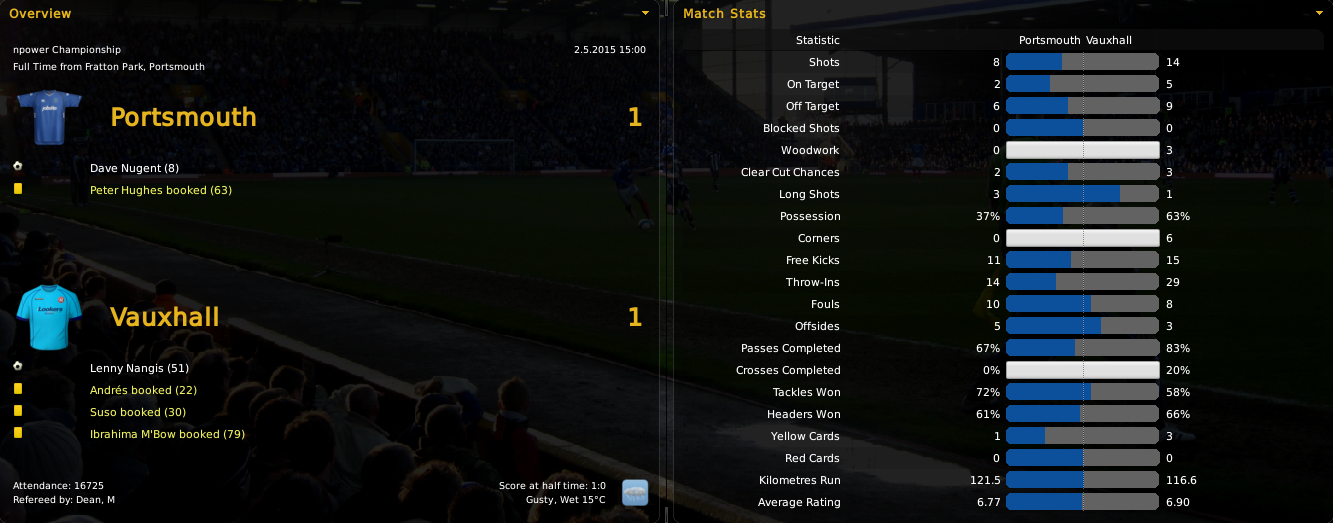Screen dimensions: 1333x523
Task: Open Ibrahima M'Bow's booking entry
Action: tap(167, 434)
